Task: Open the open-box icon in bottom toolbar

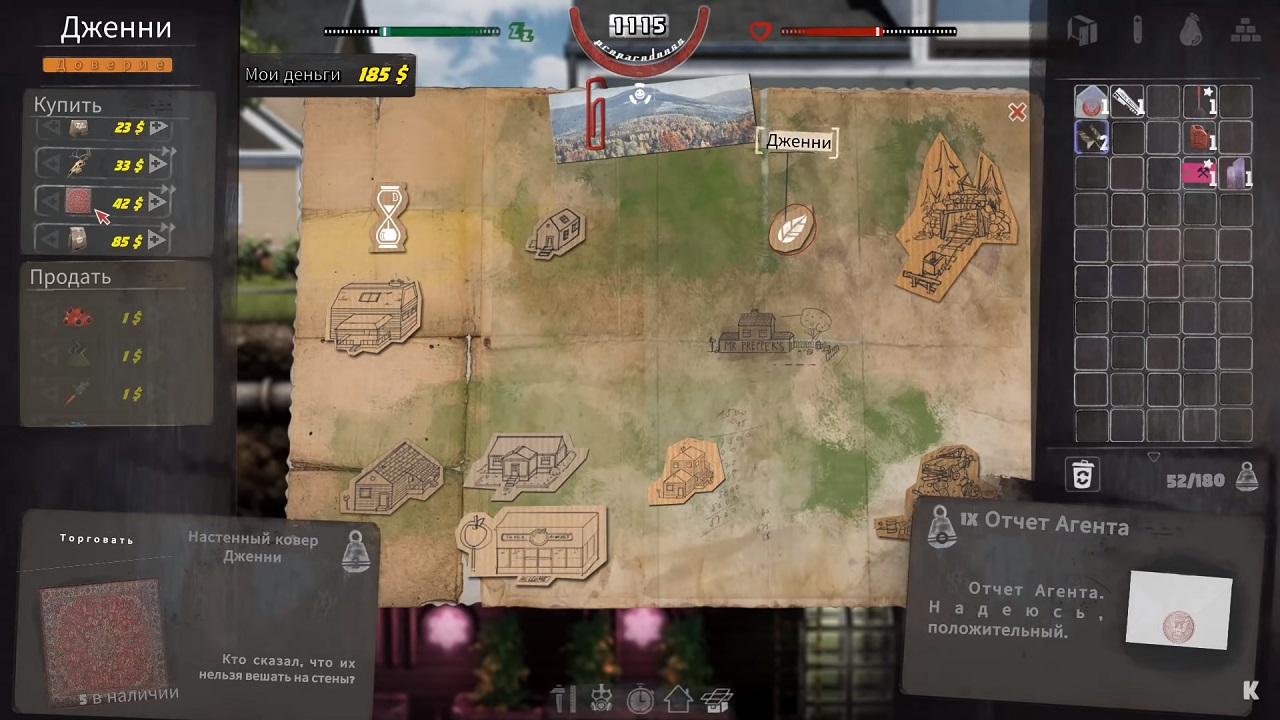Action: (x=717, y=698)
